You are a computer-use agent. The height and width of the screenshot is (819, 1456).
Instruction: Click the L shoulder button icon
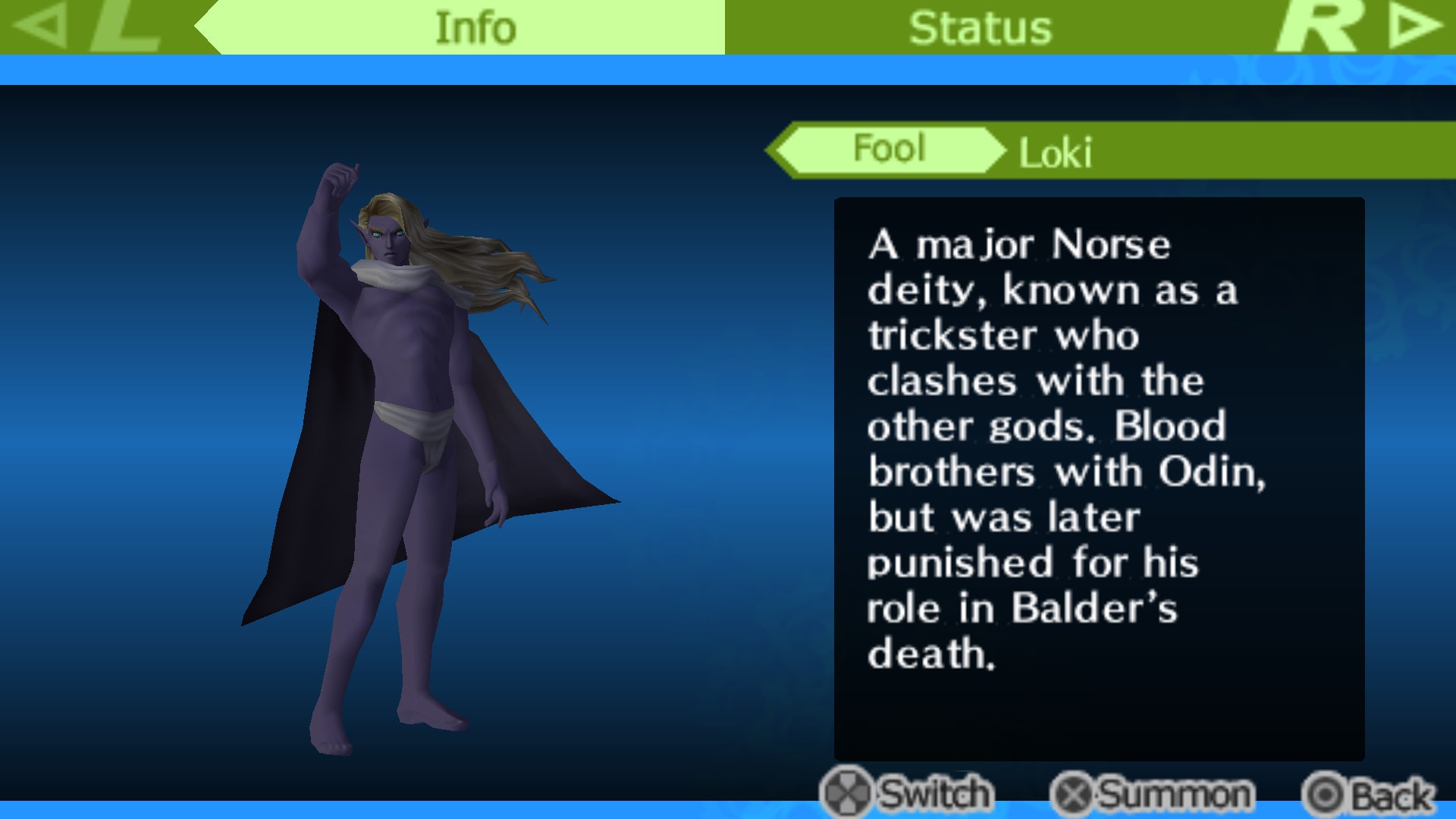(125, 27)
